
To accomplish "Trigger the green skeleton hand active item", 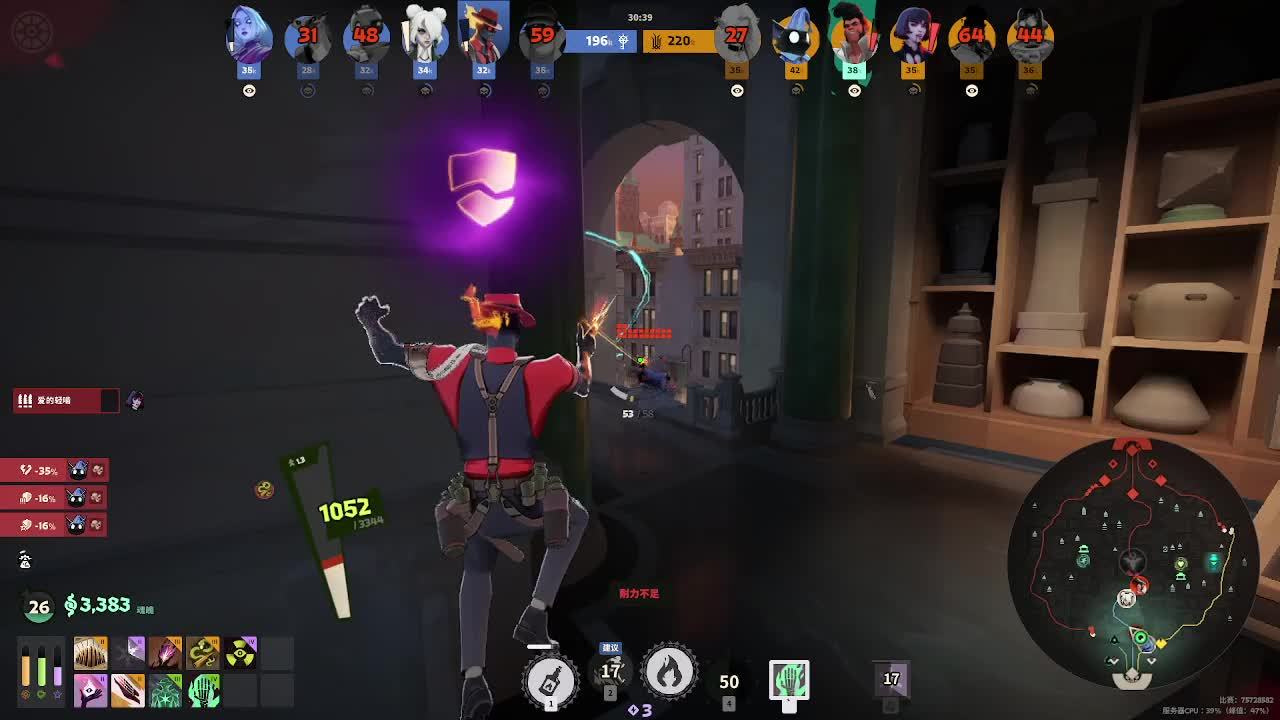I will tap(789, 680).
